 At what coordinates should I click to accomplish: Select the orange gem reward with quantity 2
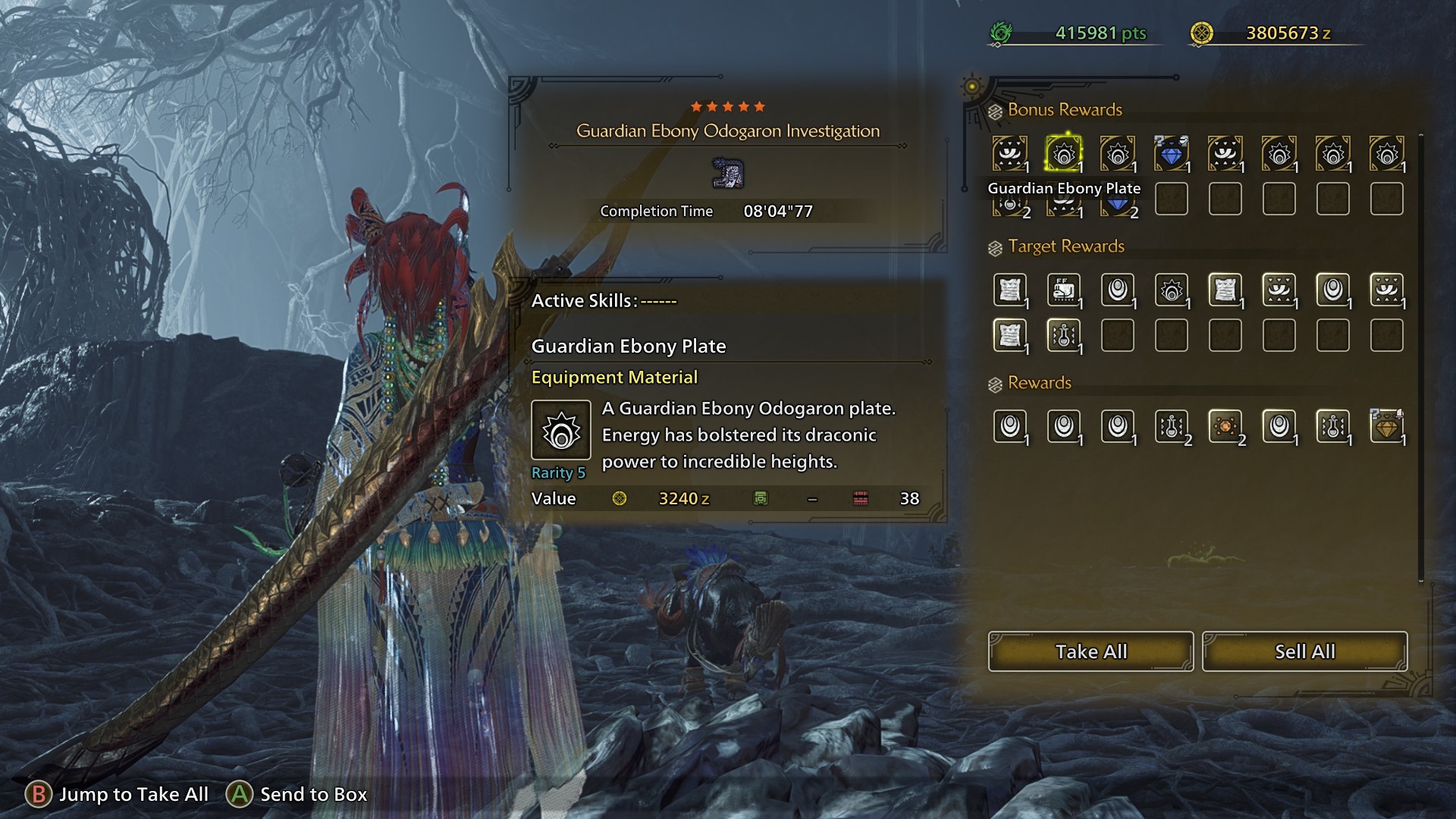(1225, 427)
